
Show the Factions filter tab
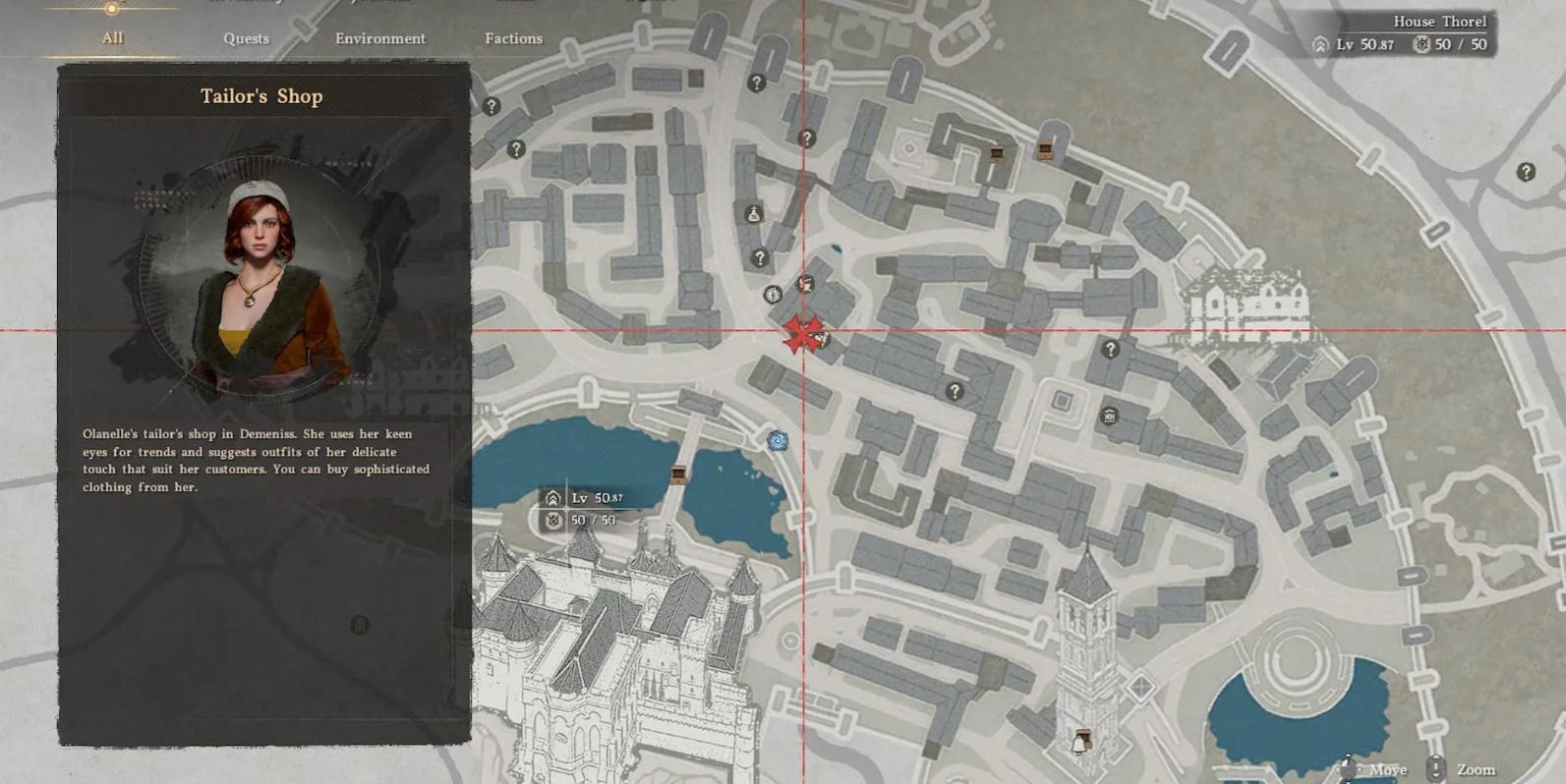[x=513, y=38]
